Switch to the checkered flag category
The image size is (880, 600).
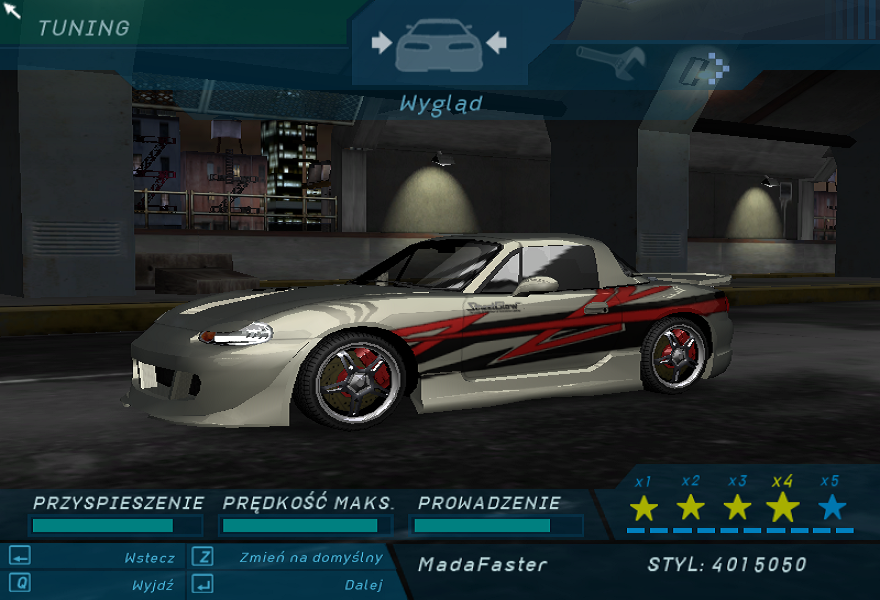[x=704, y=70]
